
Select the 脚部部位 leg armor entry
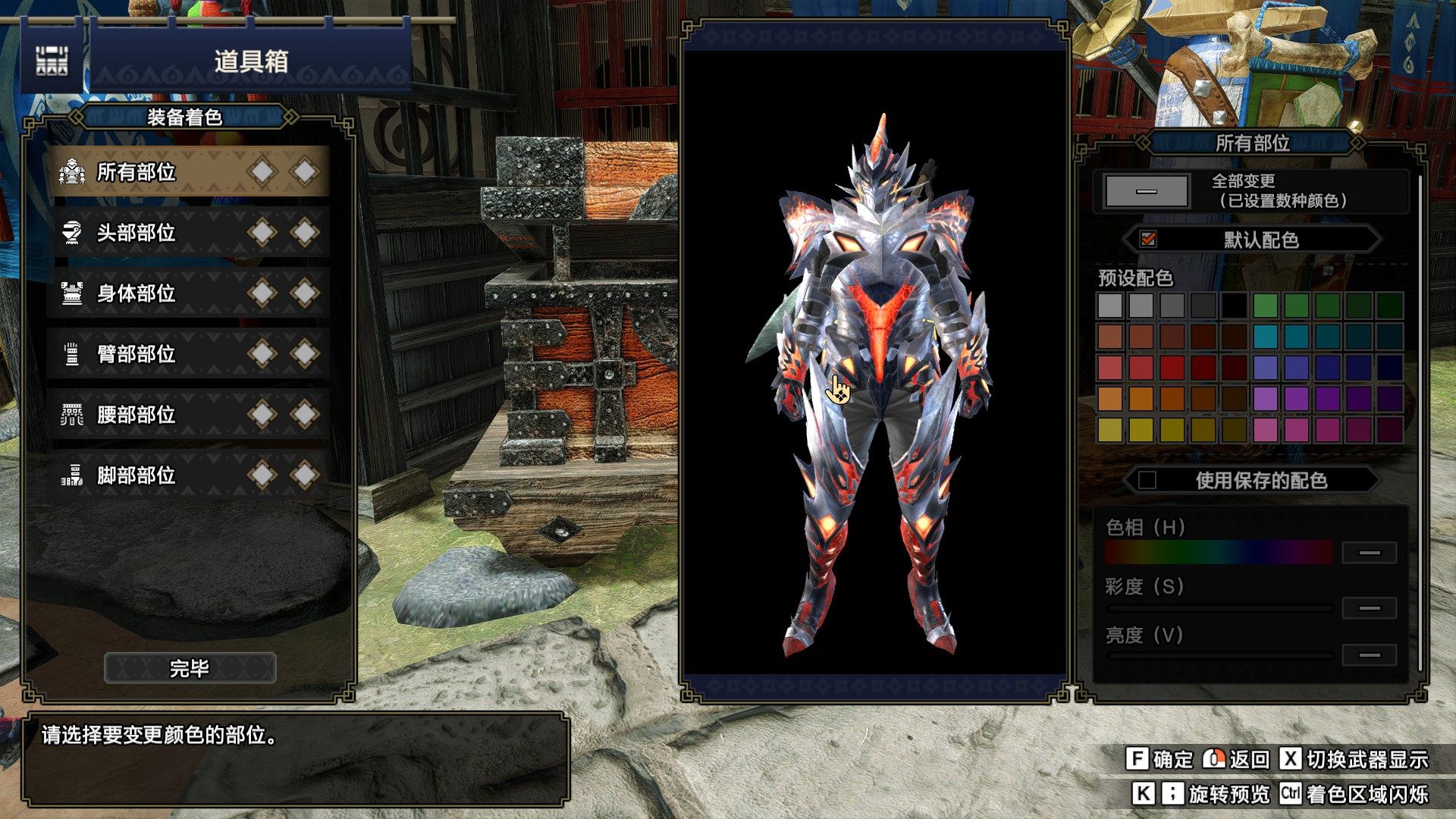tap(190, 475)
